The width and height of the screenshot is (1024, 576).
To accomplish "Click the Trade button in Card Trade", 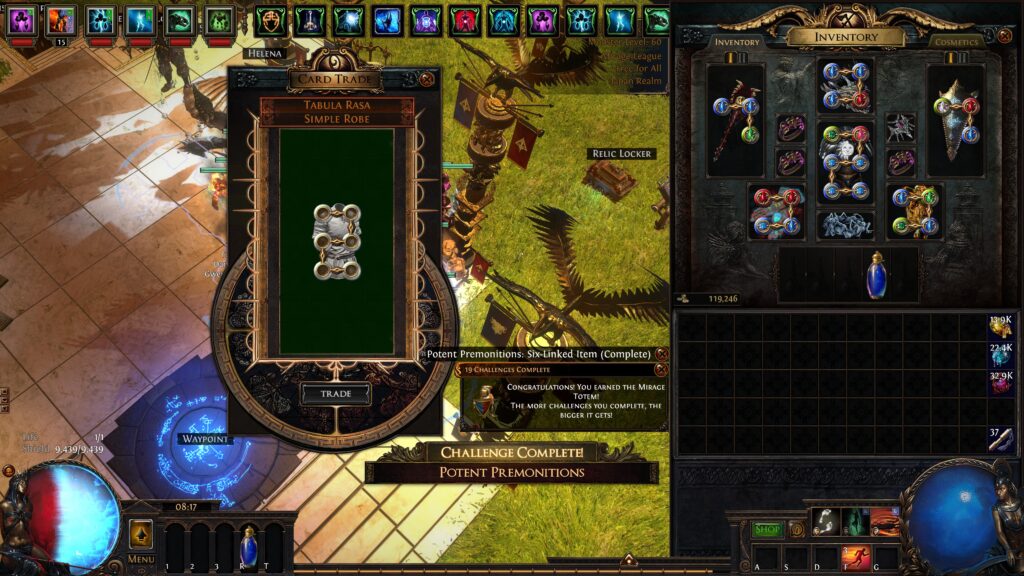I will (336, 394).
